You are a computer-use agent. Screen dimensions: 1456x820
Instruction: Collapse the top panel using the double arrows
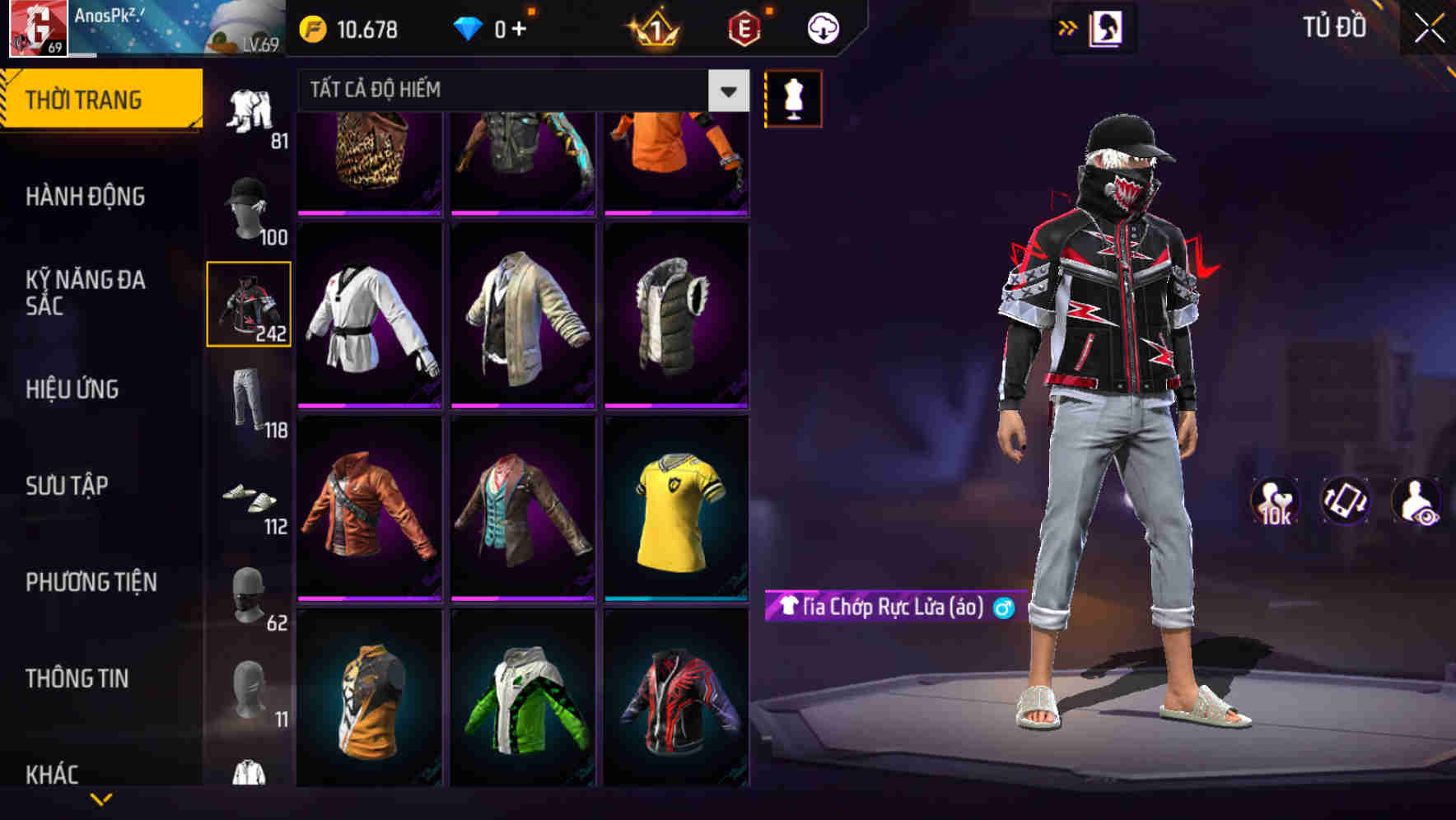point(1067,26)
